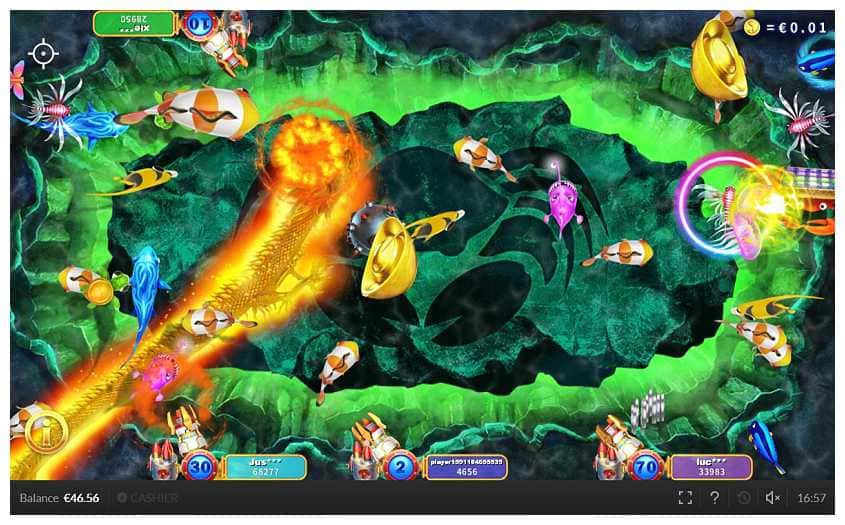845x525 pixels.
Task: Open the question mark help
Action: pyautogui.click(x=714, y=498)
